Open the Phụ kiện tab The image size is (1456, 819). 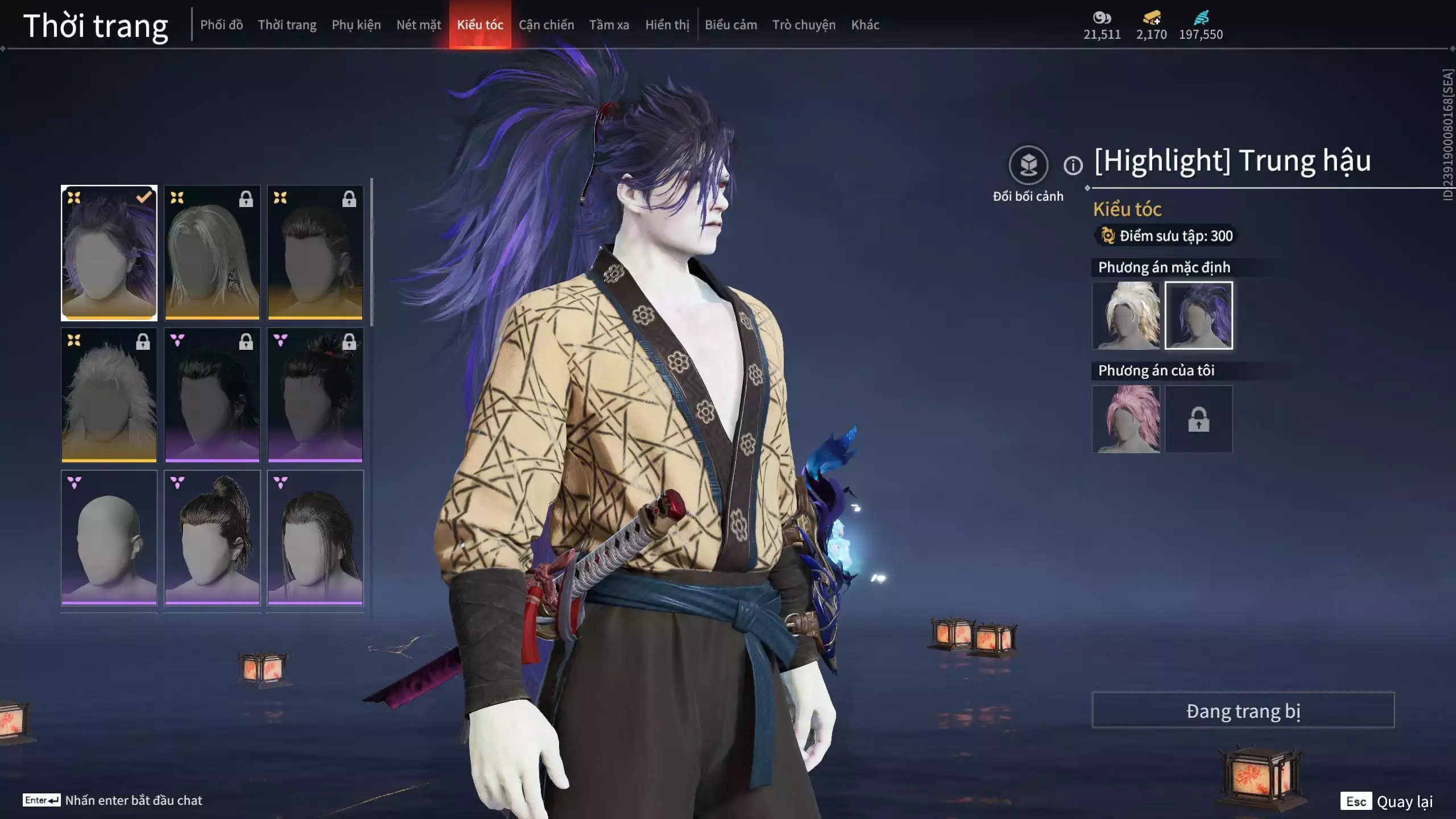click(x=356, y=25)
